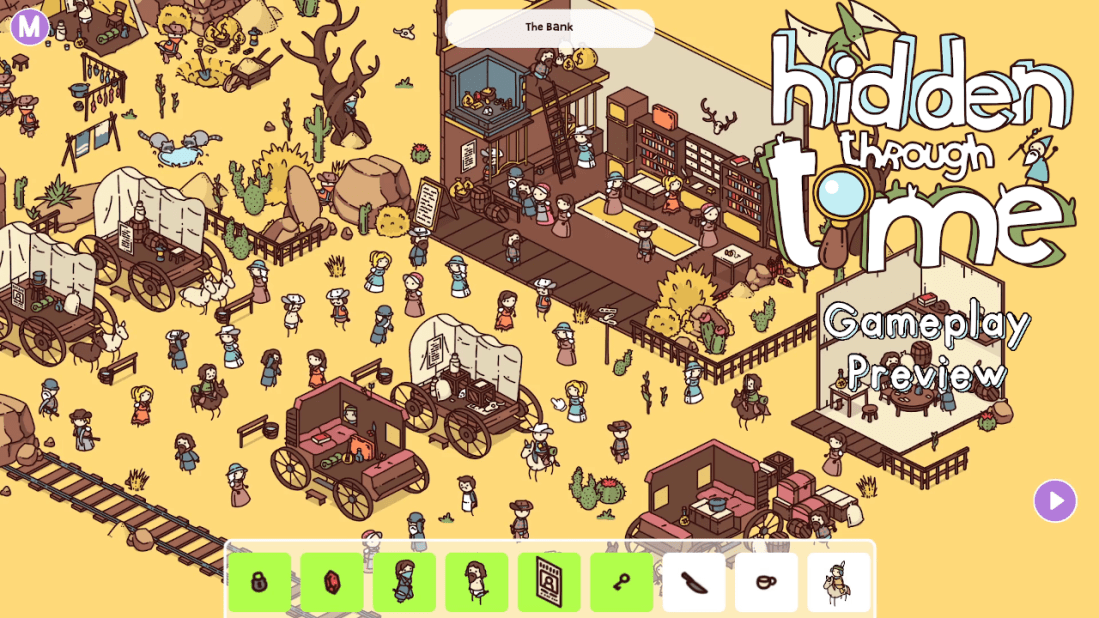Pick the coffee cup item slot
The width and height of the screenshot is (1099, 618).
coord(766,582)
